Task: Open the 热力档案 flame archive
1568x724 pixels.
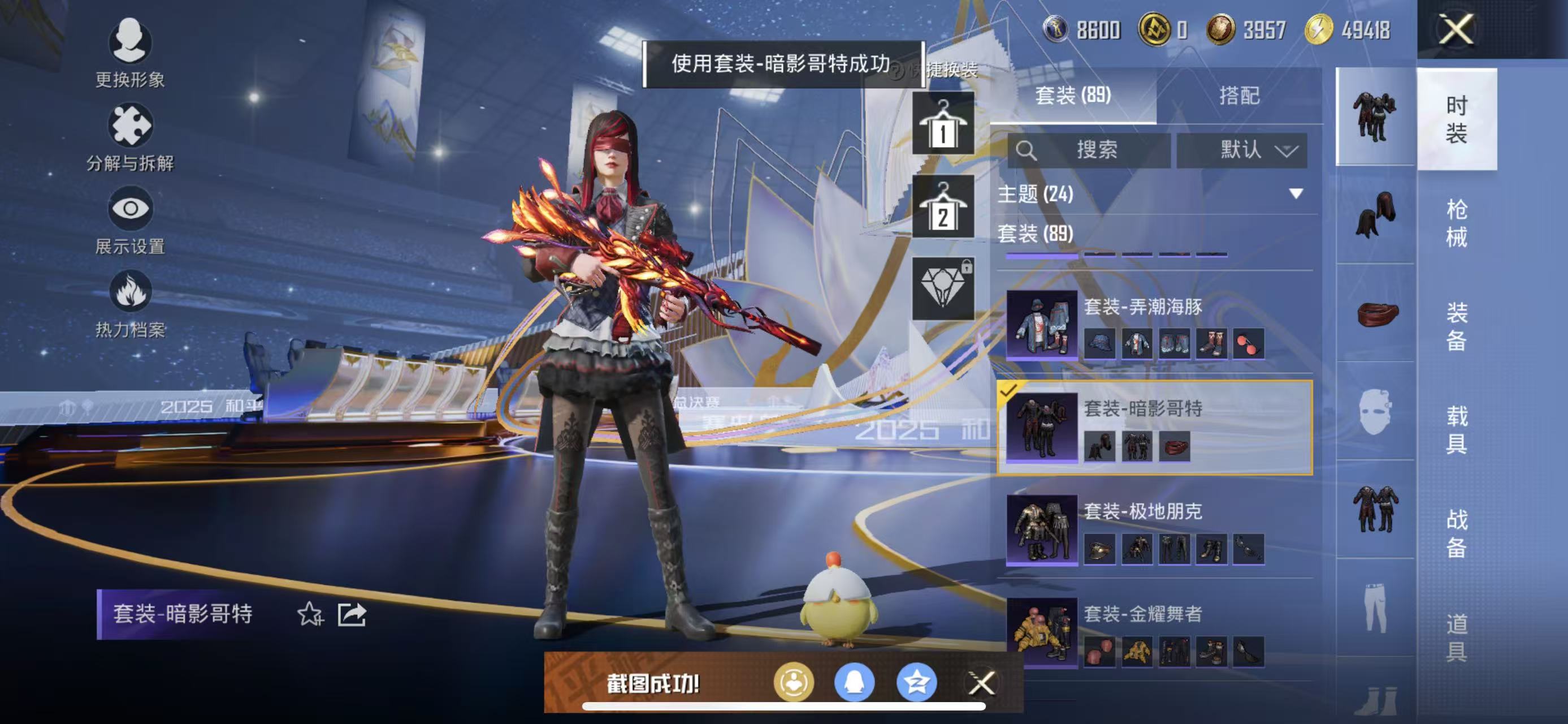Action: [x=129, y=303]
